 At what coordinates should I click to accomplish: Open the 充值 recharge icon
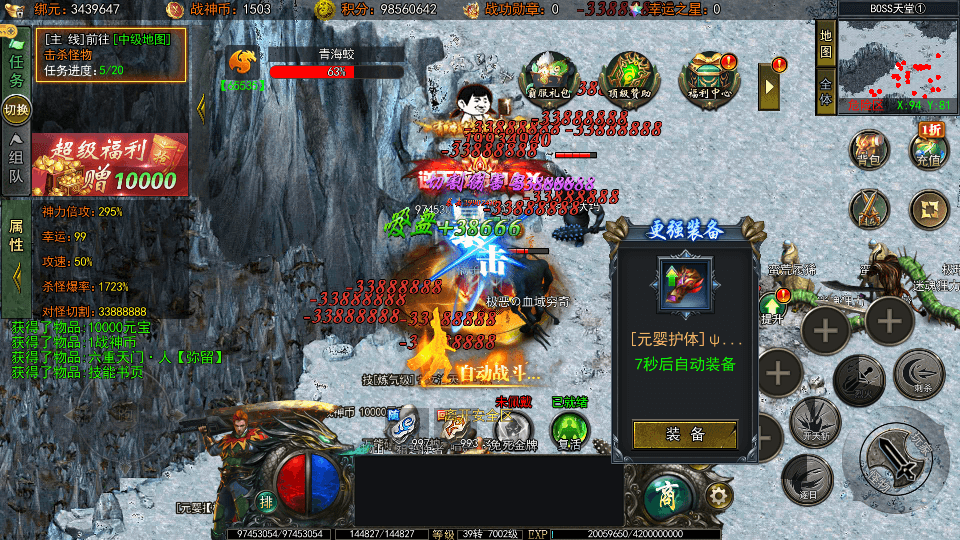point(928,149)
